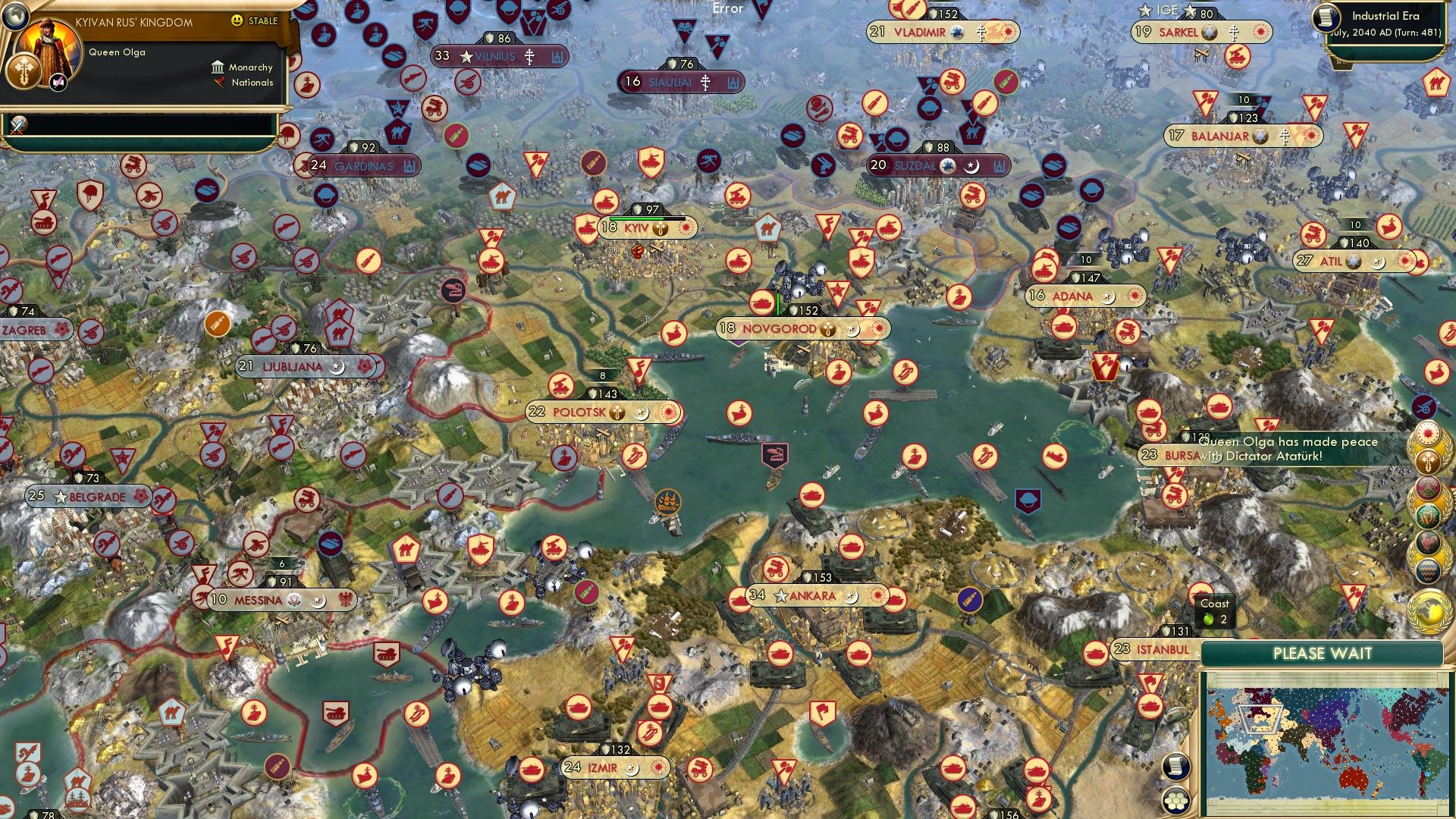Select the Orthodox cross religion icon on leader portrait
Viewport: 1456px width, 819px height.
pyautogui.click(x=24, y=71)
